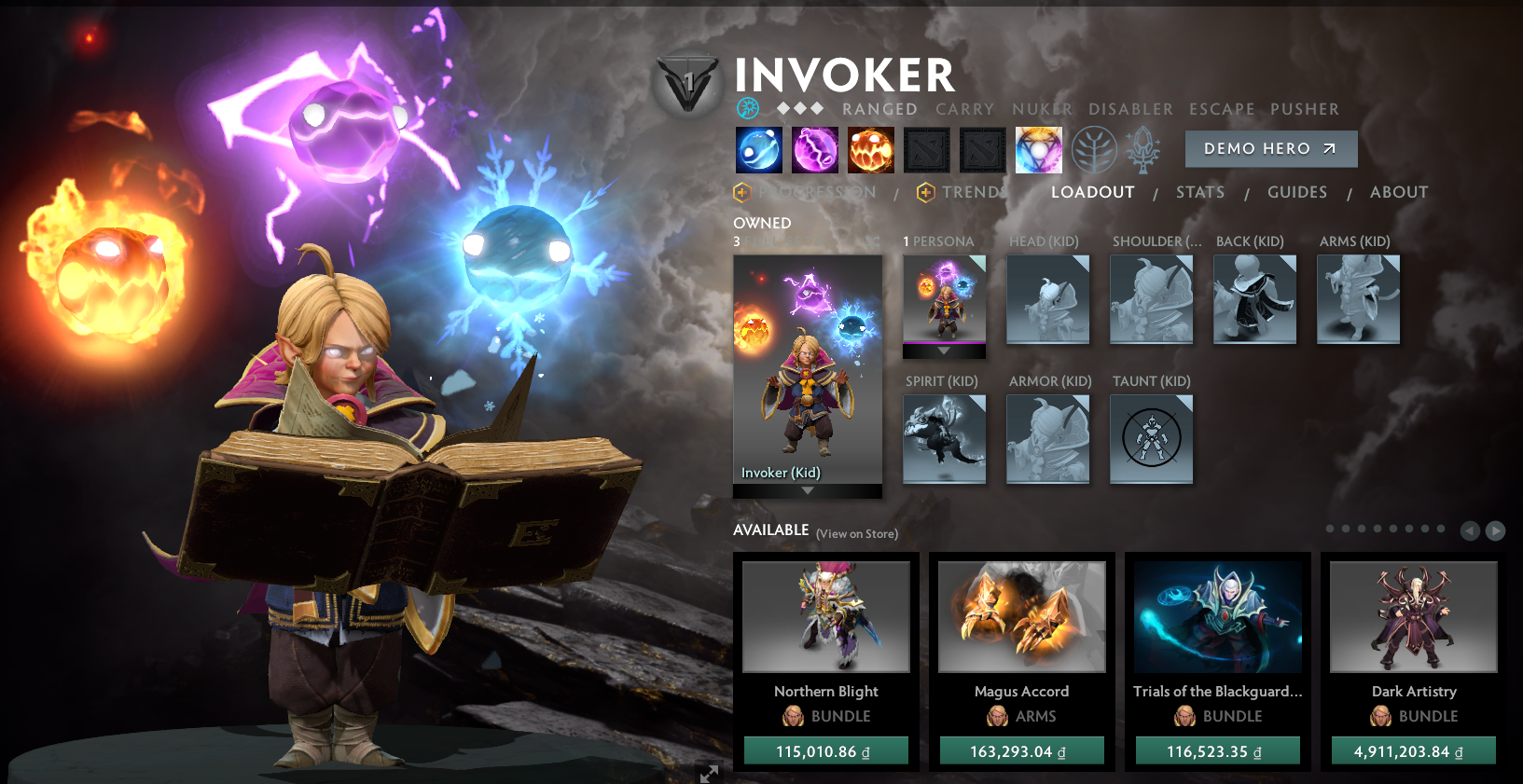View Aghanim's Scepter upgrades icon
Viewport: 1523px width, 784px height.
pos(1142,149)
